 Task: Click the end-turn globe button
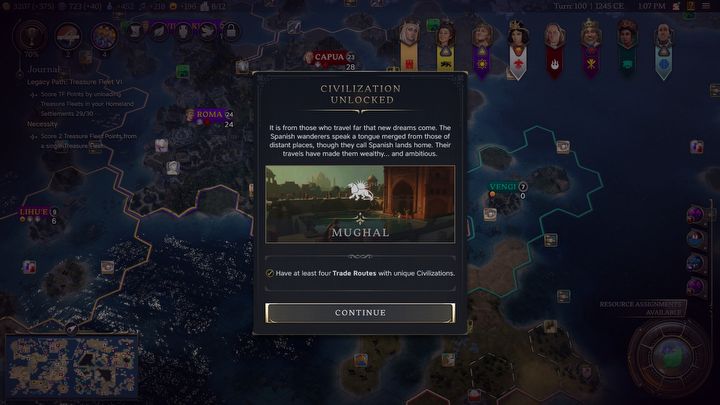[672, 356]
